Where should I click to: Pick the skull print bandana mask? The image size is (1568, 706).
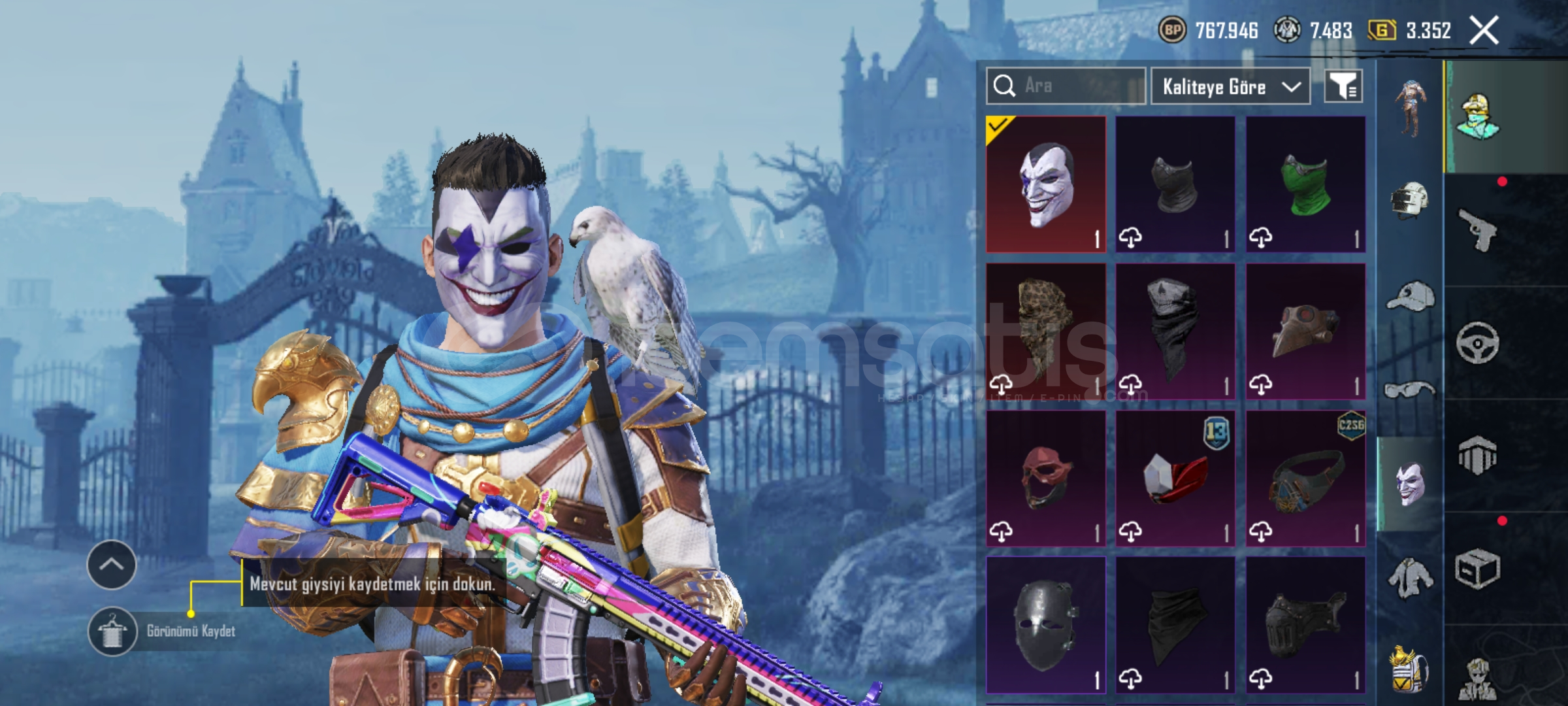(1175, 331)
